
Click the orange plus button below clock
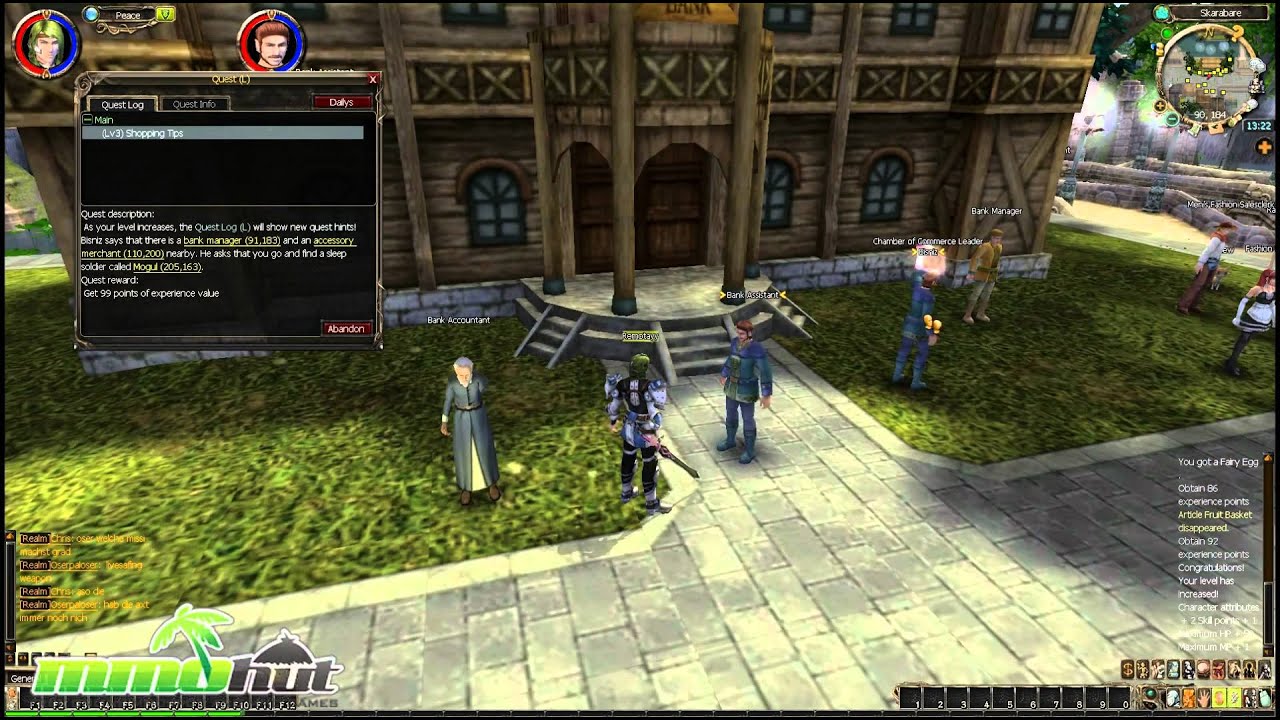point(1263,147)
